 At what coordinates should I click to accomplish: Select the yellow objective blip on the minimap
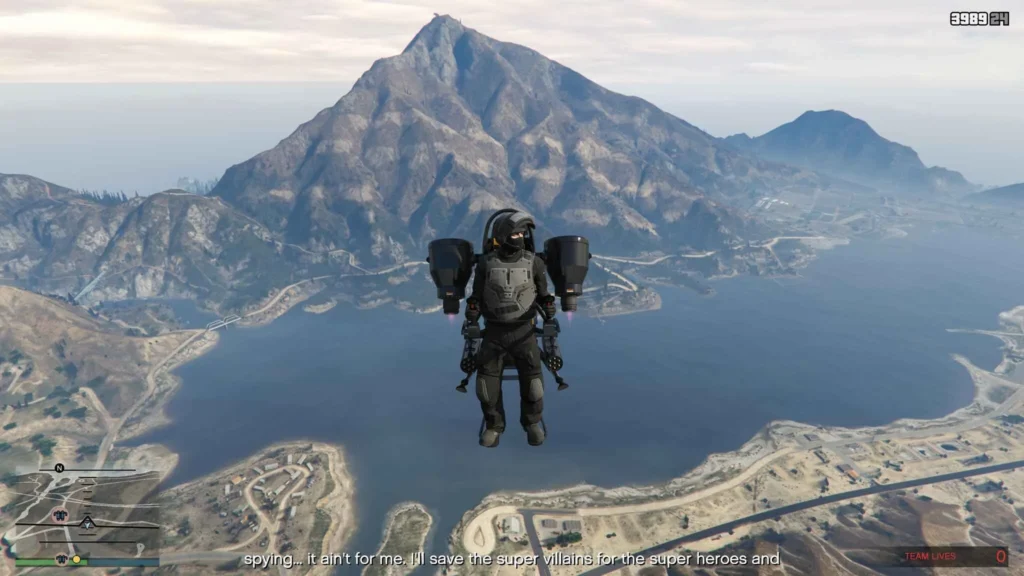pos(76,557)
